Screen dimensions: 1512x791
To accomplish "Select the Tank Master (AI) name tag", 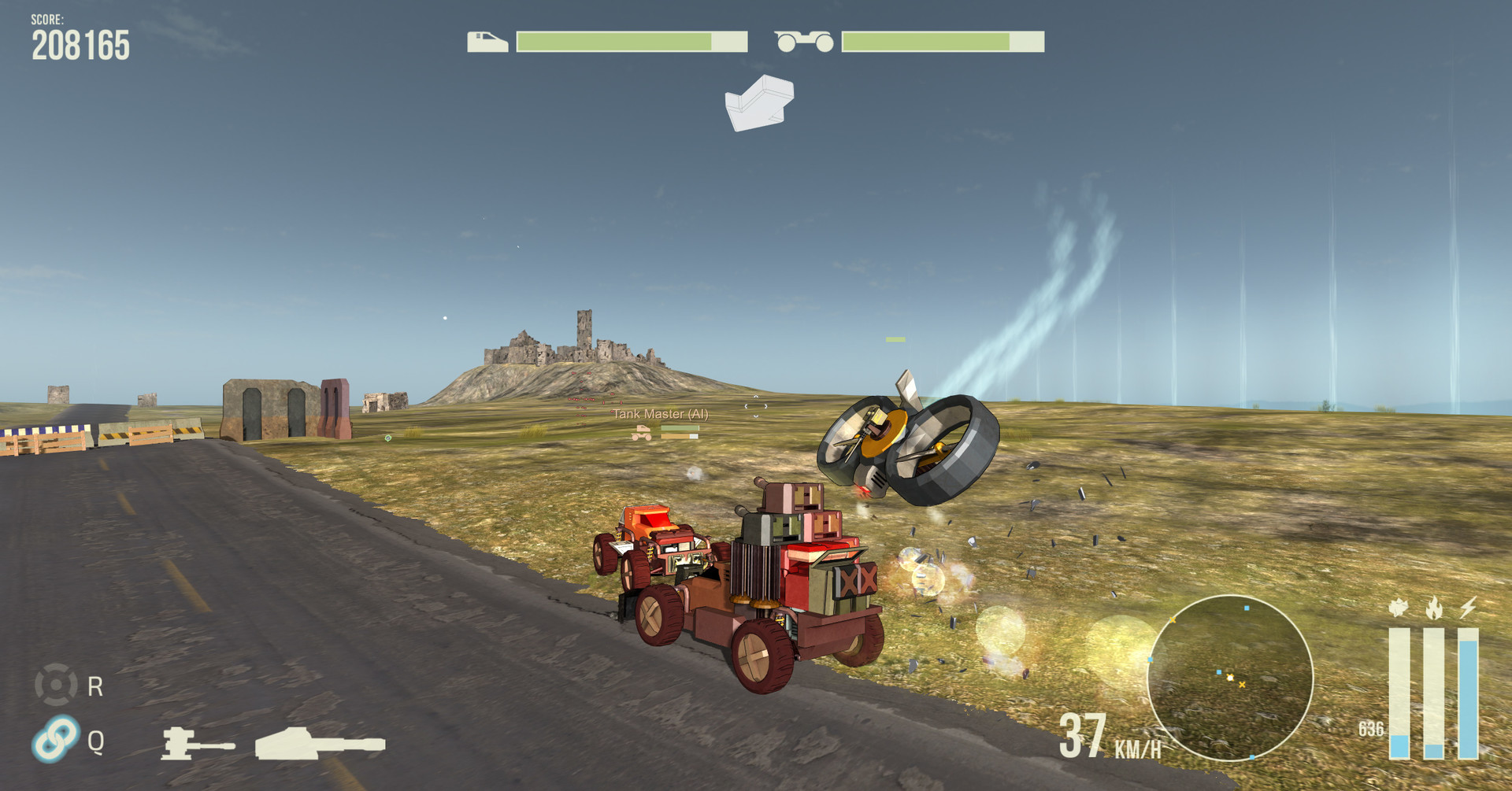I will [x=660, y=414].
